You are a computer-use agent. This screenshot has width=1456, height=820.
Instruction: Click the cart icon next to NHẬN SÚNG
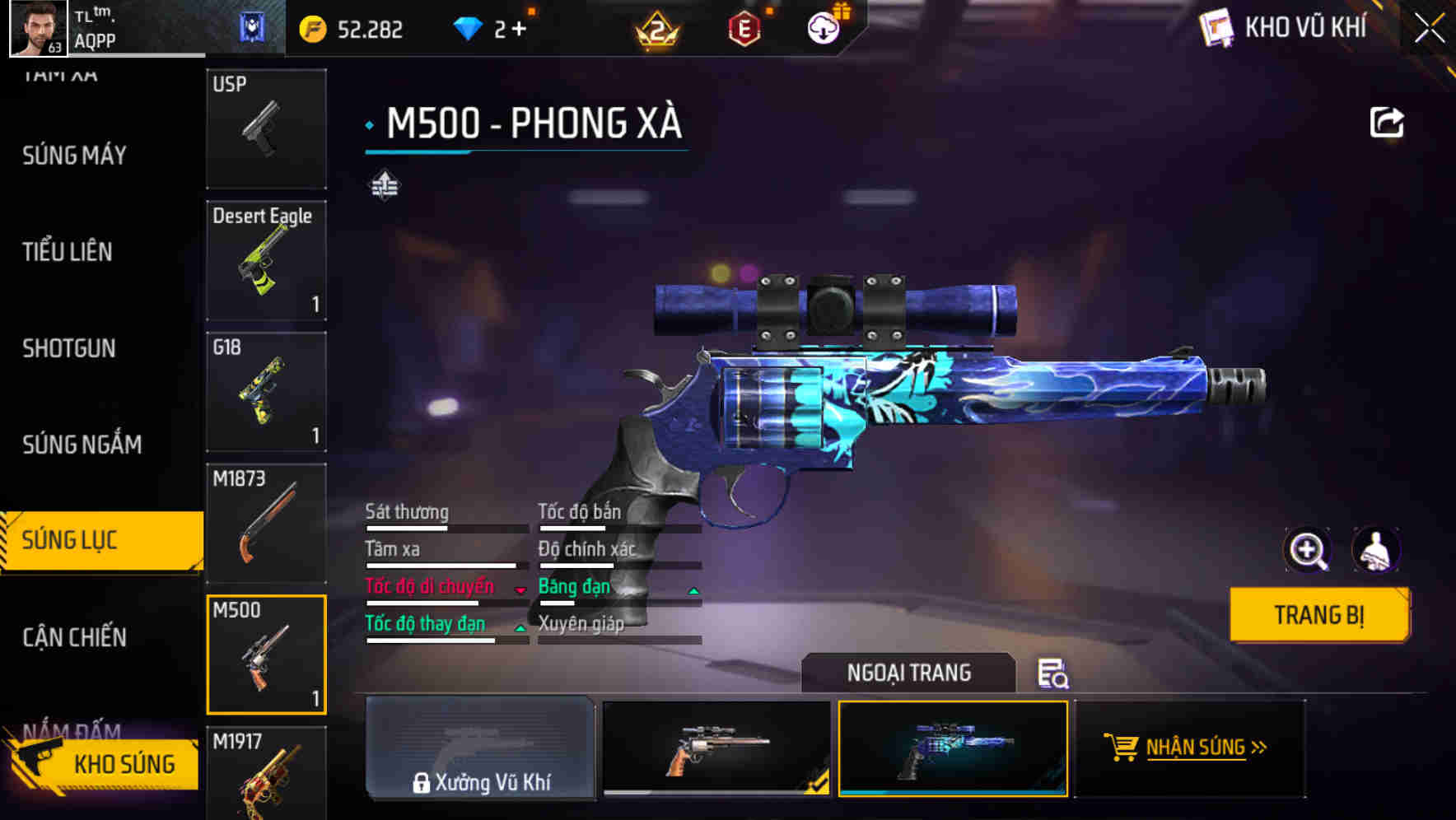coord(1120,748)
